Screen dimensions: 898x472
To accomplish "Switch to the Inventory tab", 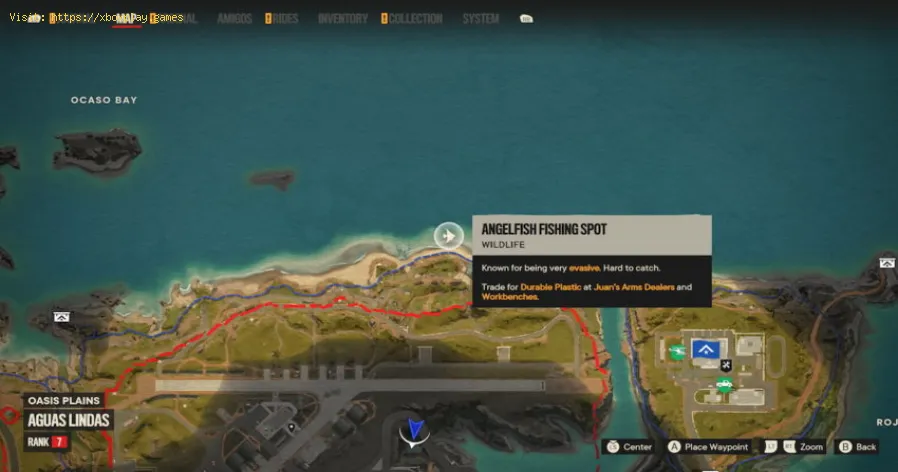I will click(x=342, y=18).
